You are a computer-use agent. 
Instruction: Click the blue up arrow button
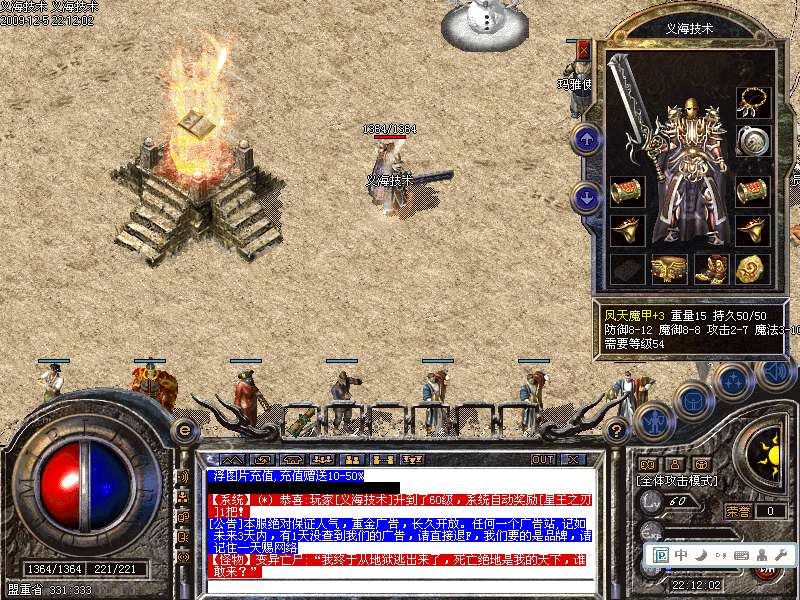(x=587, y=139)
